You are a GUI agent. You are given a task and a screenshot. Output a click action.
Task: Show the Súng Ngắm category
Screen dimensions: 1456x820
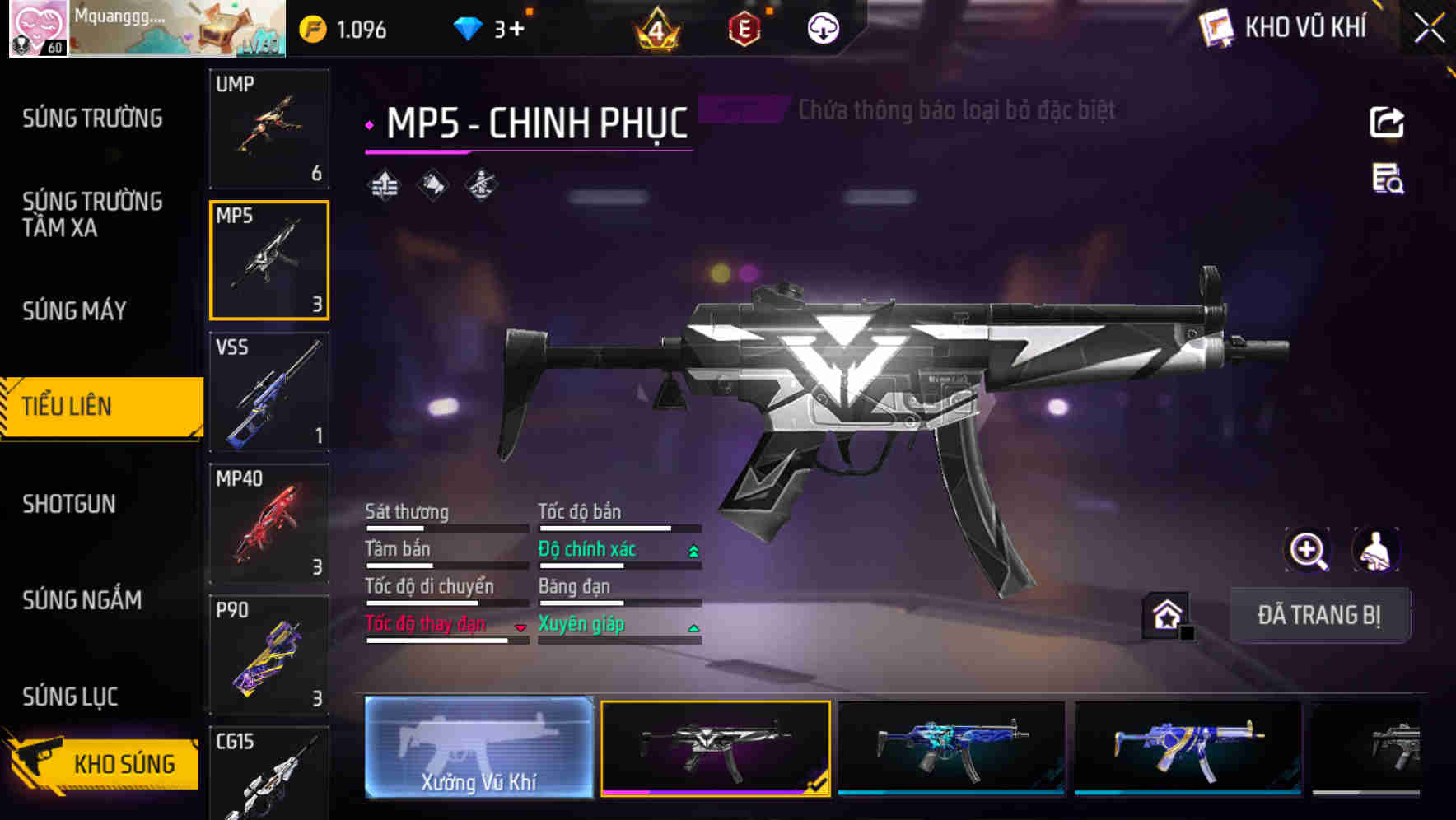(82, 600)
